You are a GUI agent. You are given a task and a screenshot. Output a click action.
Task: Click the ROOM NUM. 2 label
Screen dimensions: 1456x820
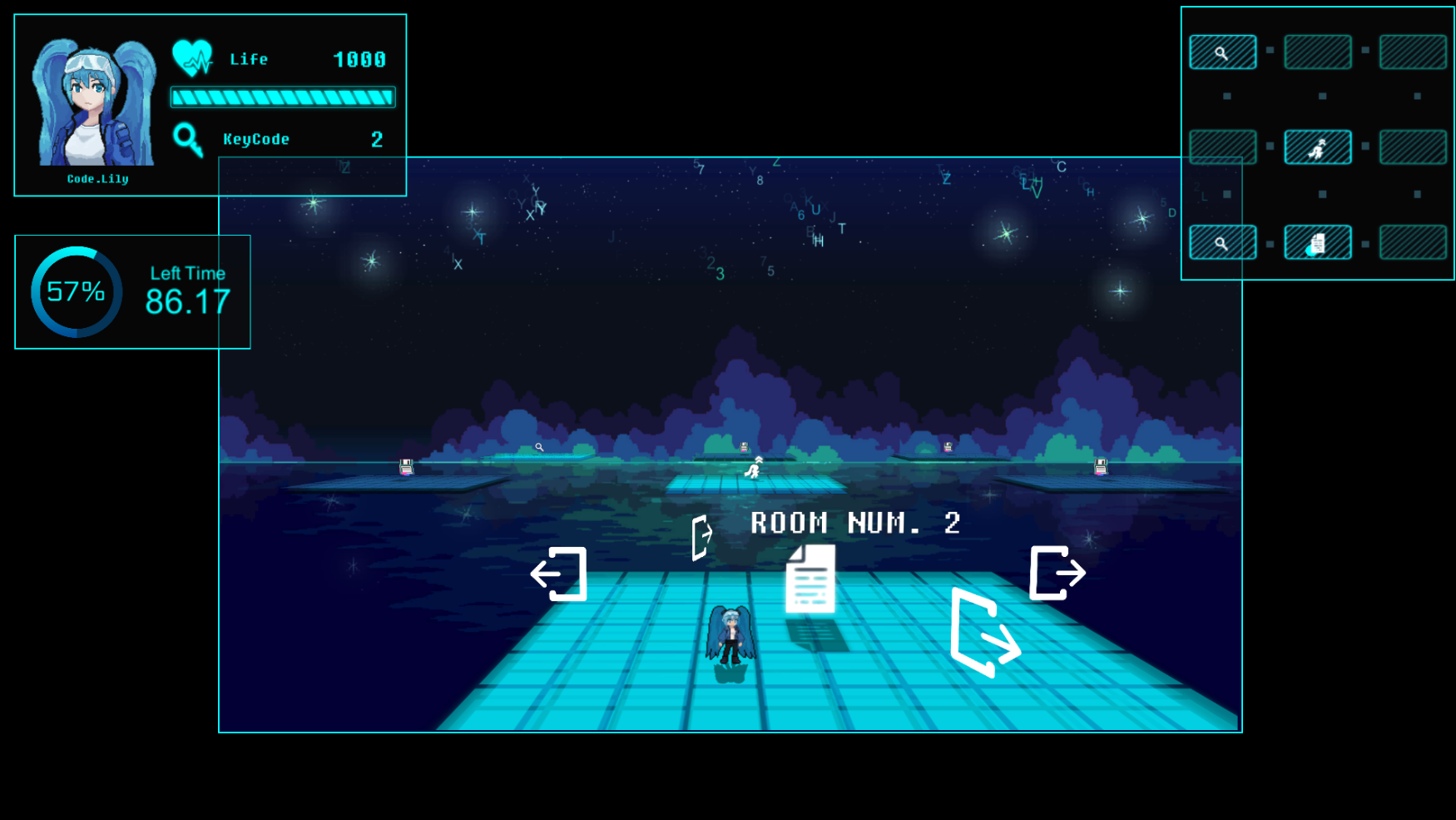854,523
